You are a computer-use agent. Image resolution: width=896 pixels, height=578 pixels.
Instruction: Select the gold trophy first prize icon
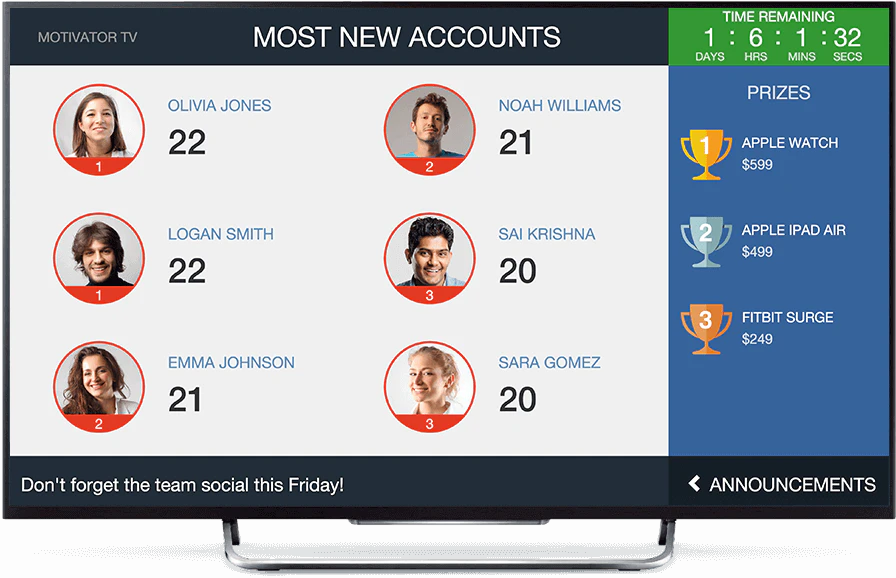pyautogui.click(x=705, y=154)
